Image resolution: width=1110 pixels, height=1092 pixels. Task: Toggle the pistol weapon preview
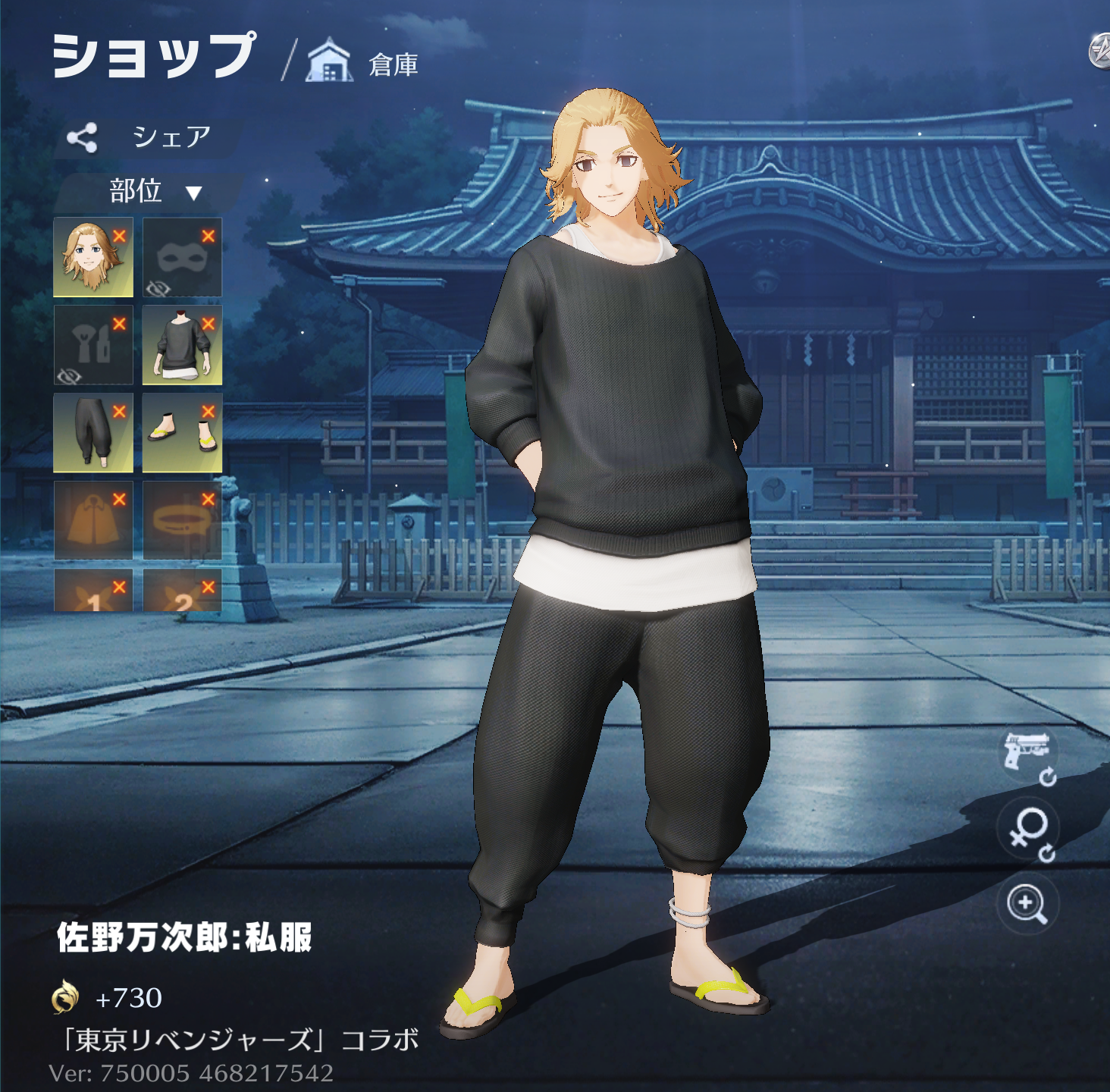tap(1027, 754)
